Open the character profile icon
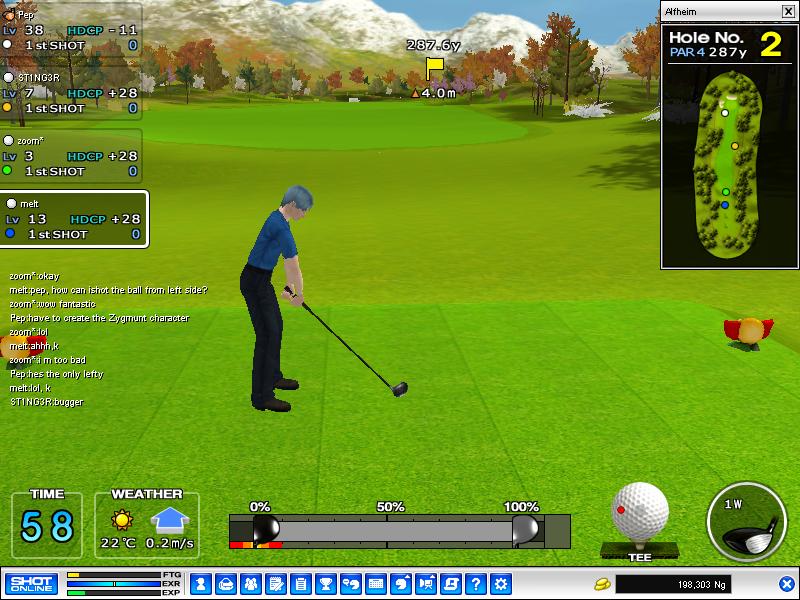 coord(200,583)
